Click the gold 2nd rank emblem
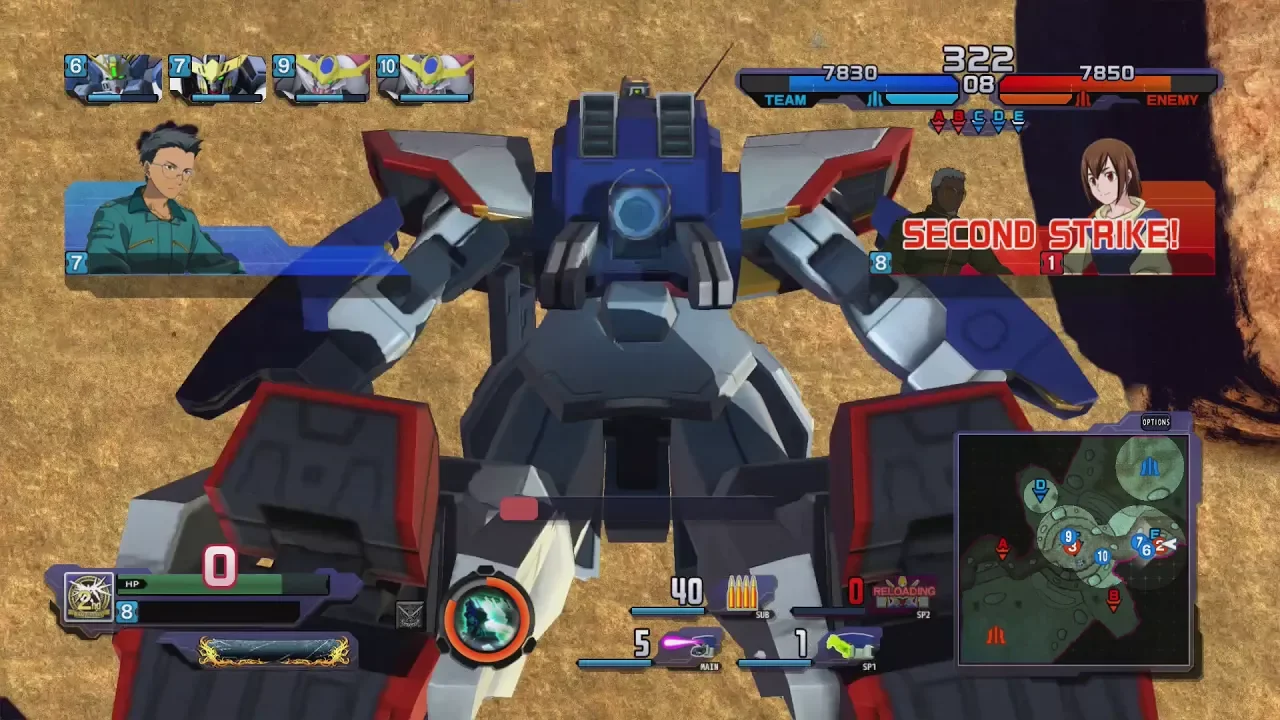 click(89, 596)
